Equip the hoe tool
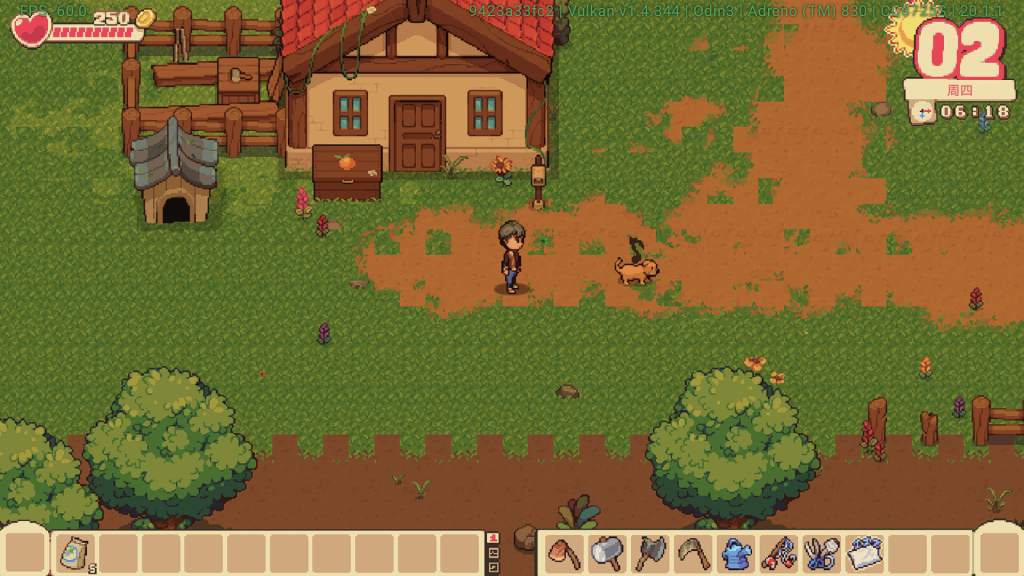The width and height of the screenshot is (1024, 576). click(x=566, y=553)
